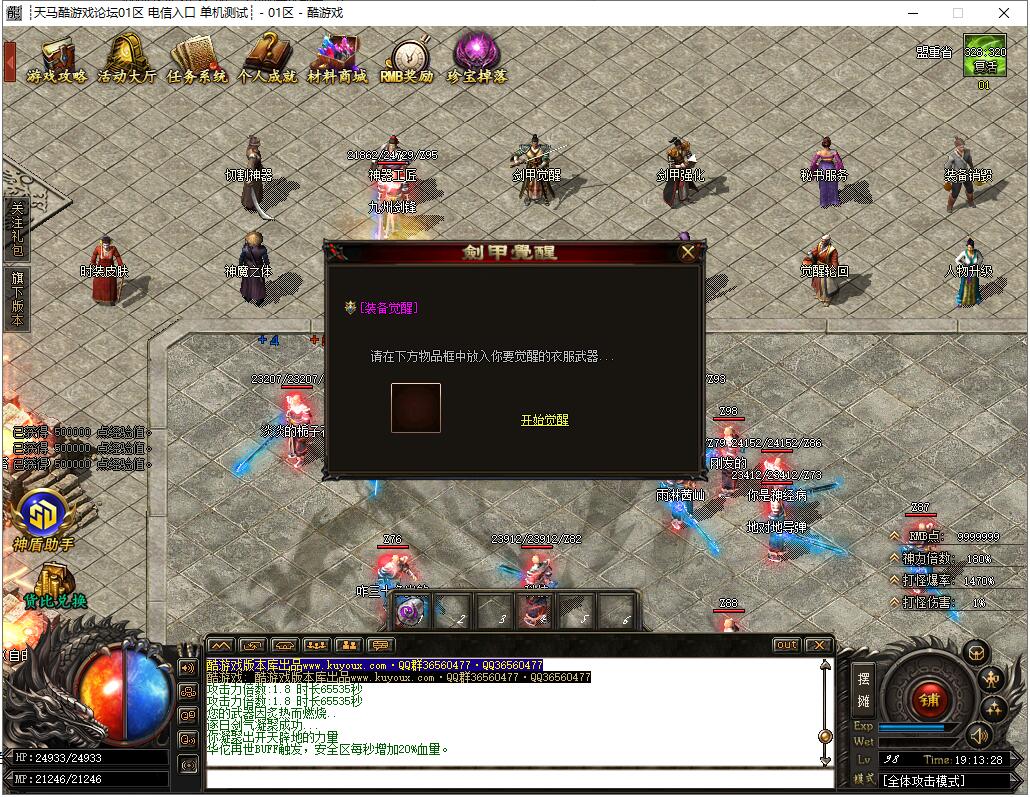Minimize the game window

point(911,13)
